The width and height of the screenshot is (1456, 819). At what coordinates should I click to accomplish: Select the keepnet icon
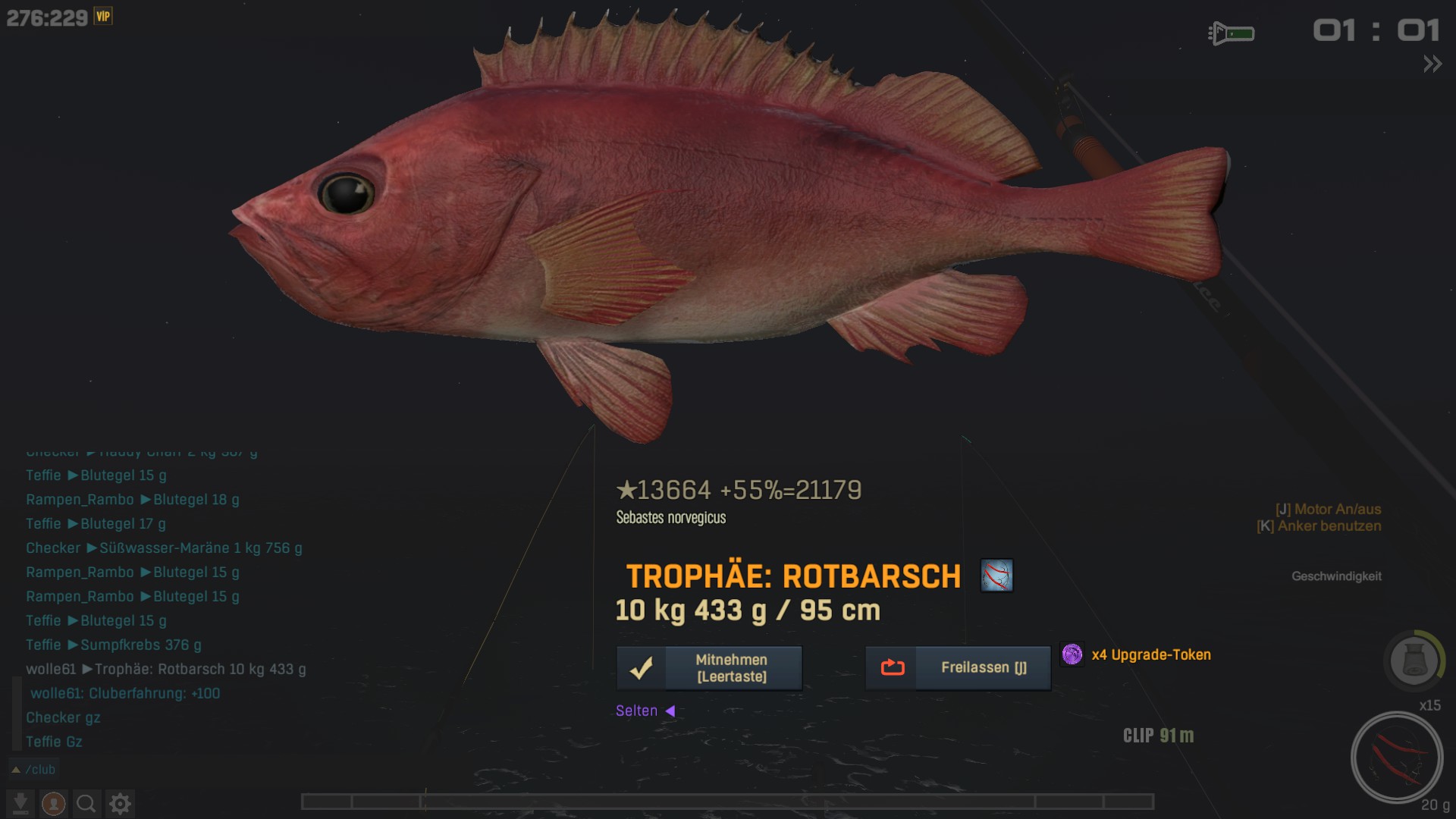coord(1414,661)
